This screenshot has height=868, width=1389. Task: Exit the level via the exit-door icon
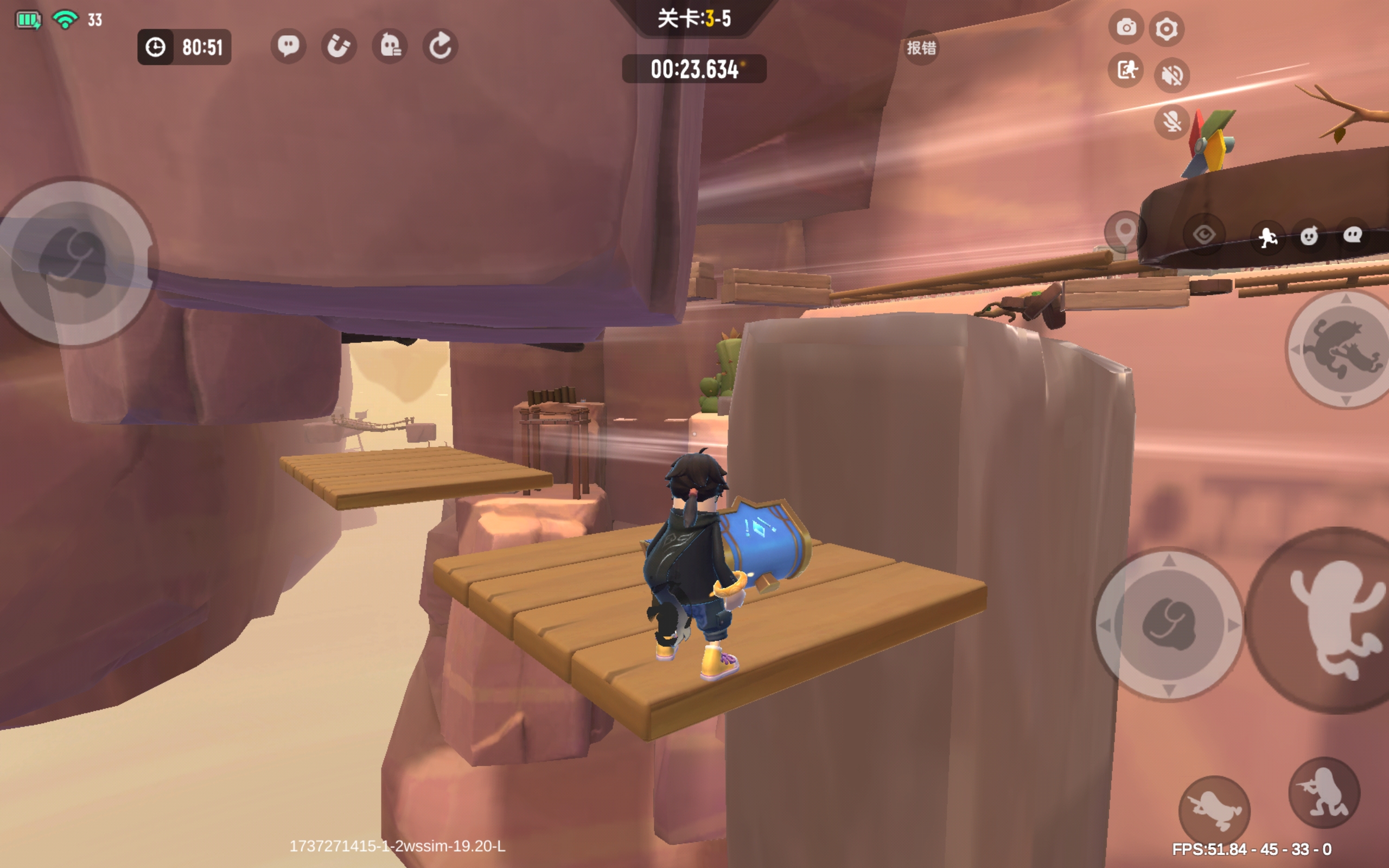tap(1126, 71)
